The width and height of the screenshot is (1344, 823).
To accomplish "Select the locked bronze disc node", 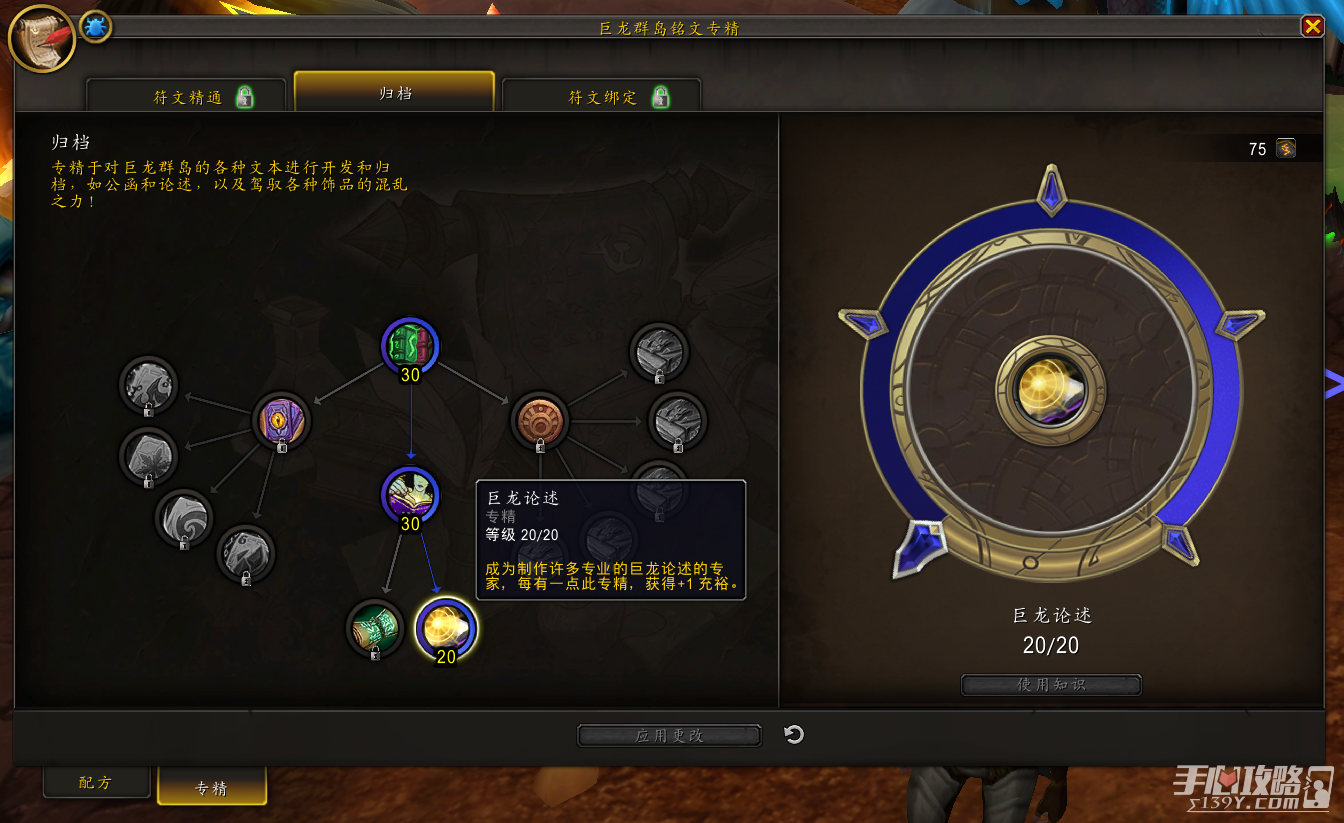I will tap(540, 421).
